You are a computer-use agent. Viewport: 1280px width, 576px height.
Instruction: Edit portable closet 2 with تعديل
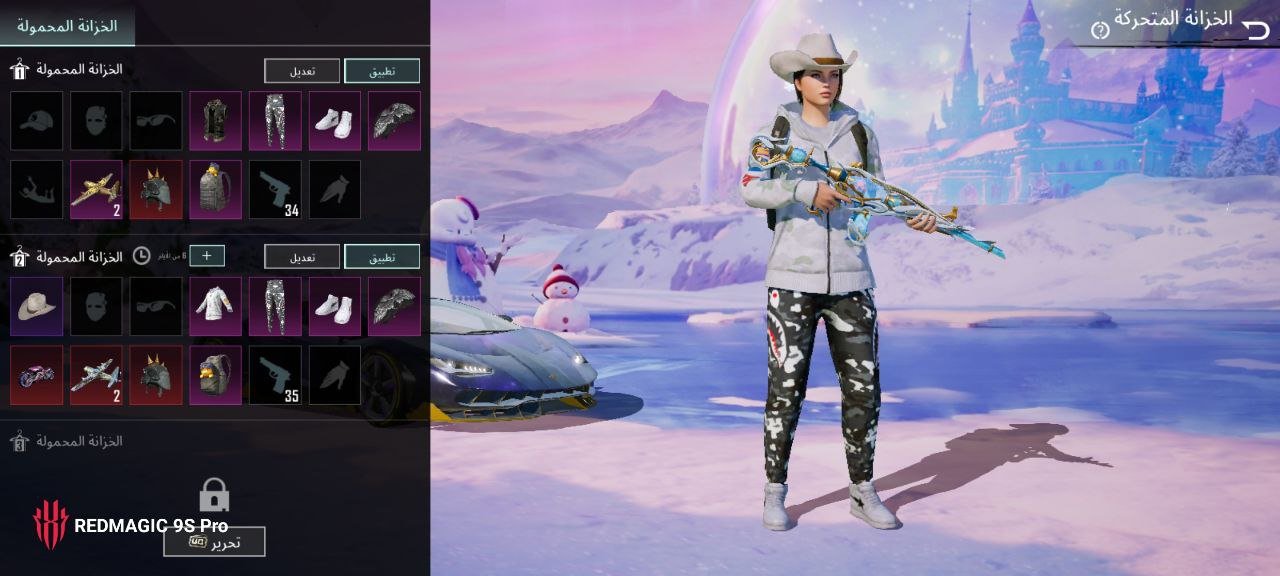pos(302,257)
